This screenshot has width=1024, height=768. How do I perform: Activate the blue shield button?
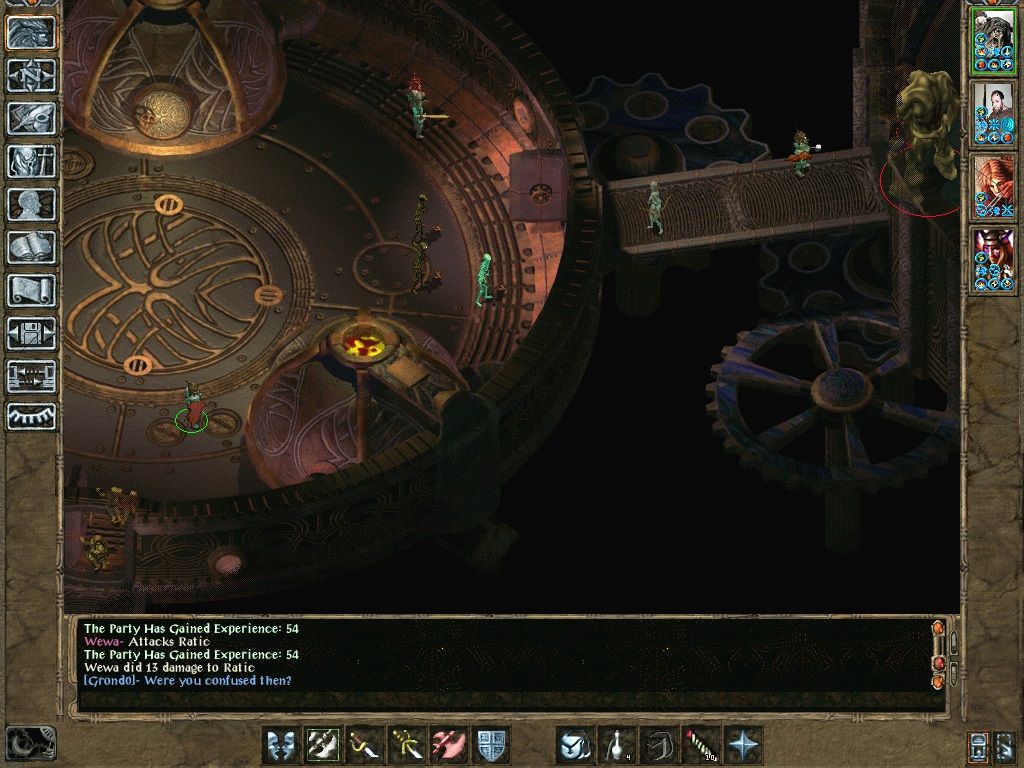point(491,745)
